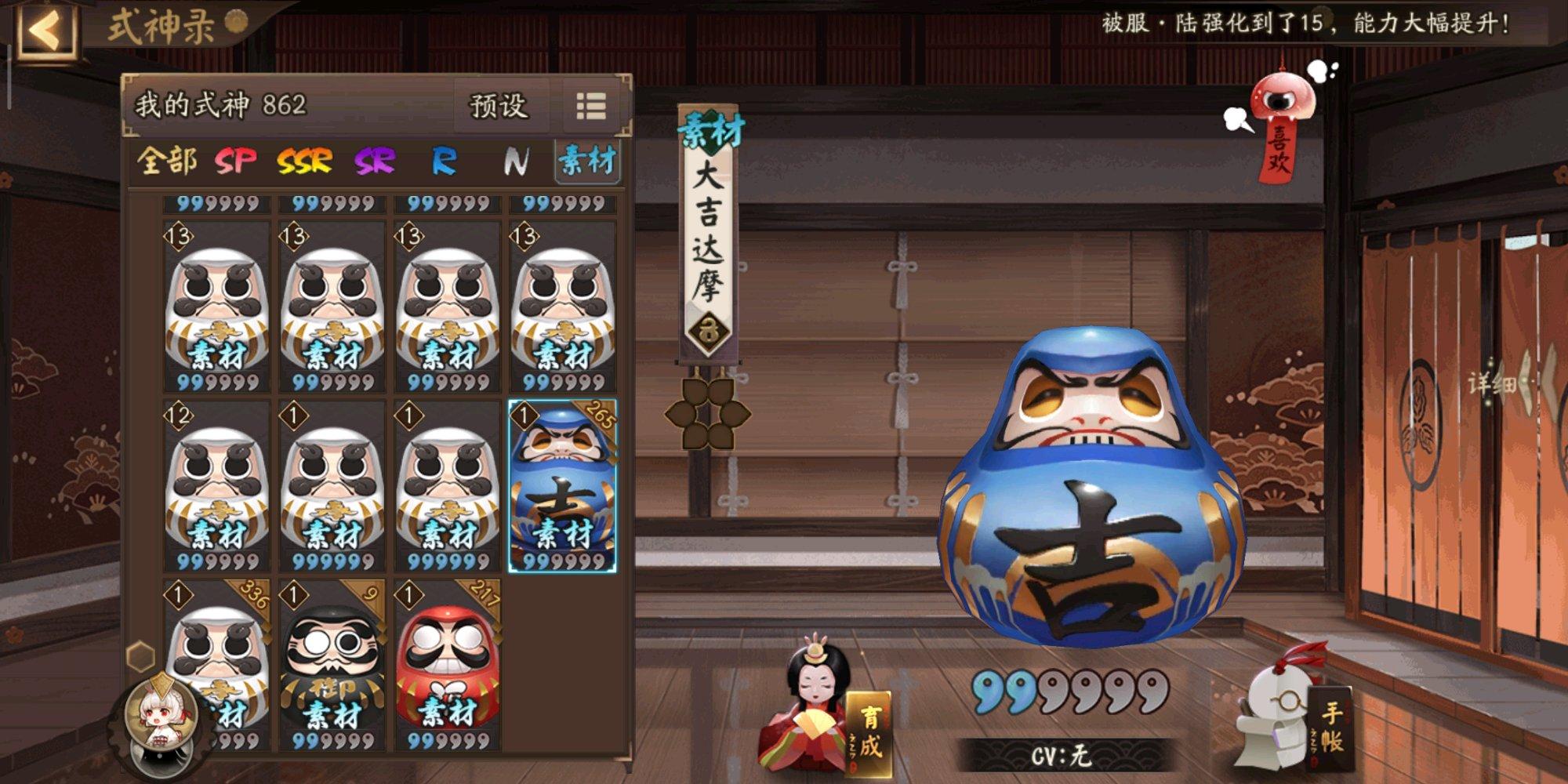The height and width of the screenshot is (784, 1568).
Task: Toggle the N rarity filter
Action: point(515,162)
